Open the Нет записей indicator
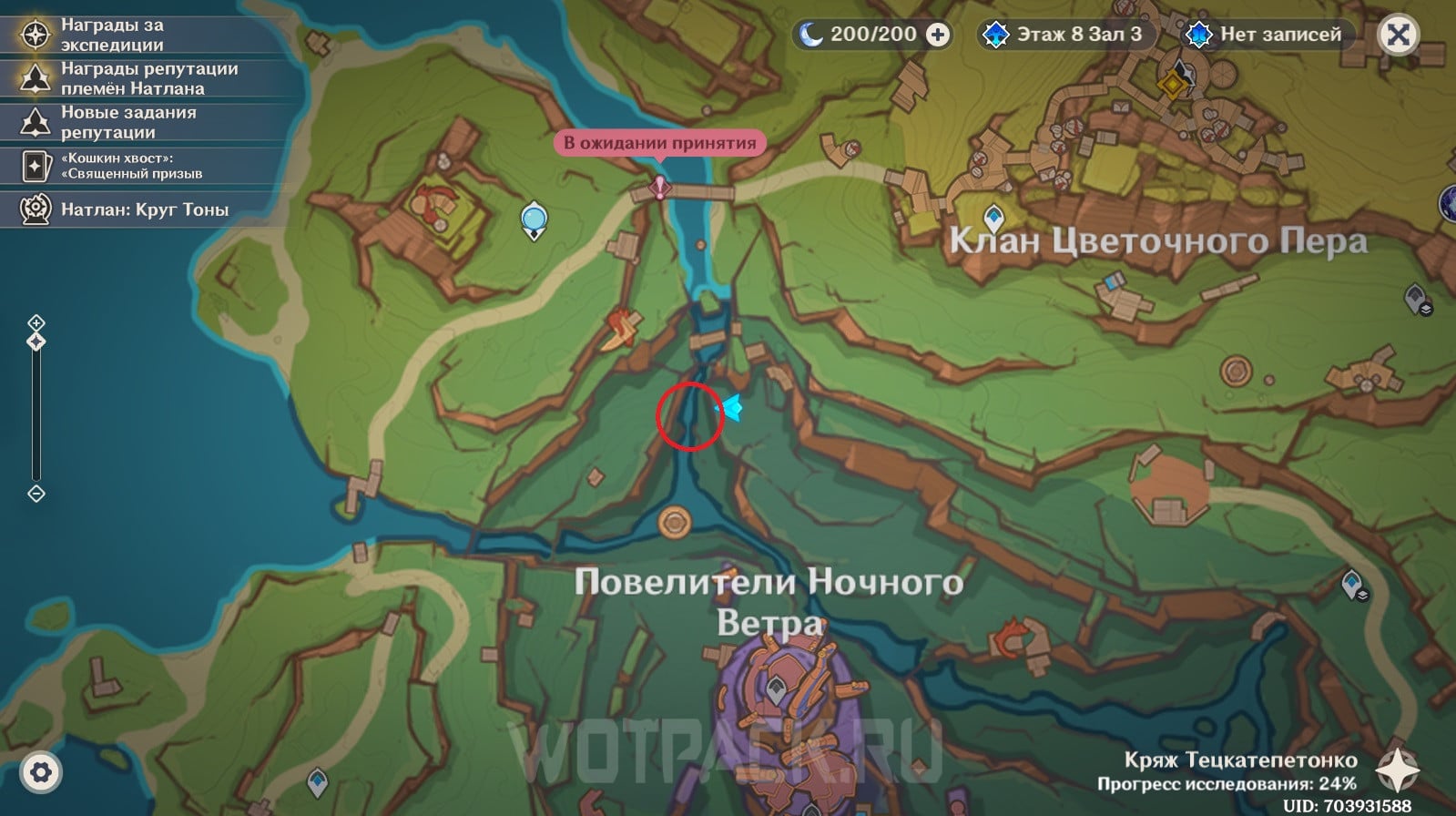 [x=1268, y=35]
